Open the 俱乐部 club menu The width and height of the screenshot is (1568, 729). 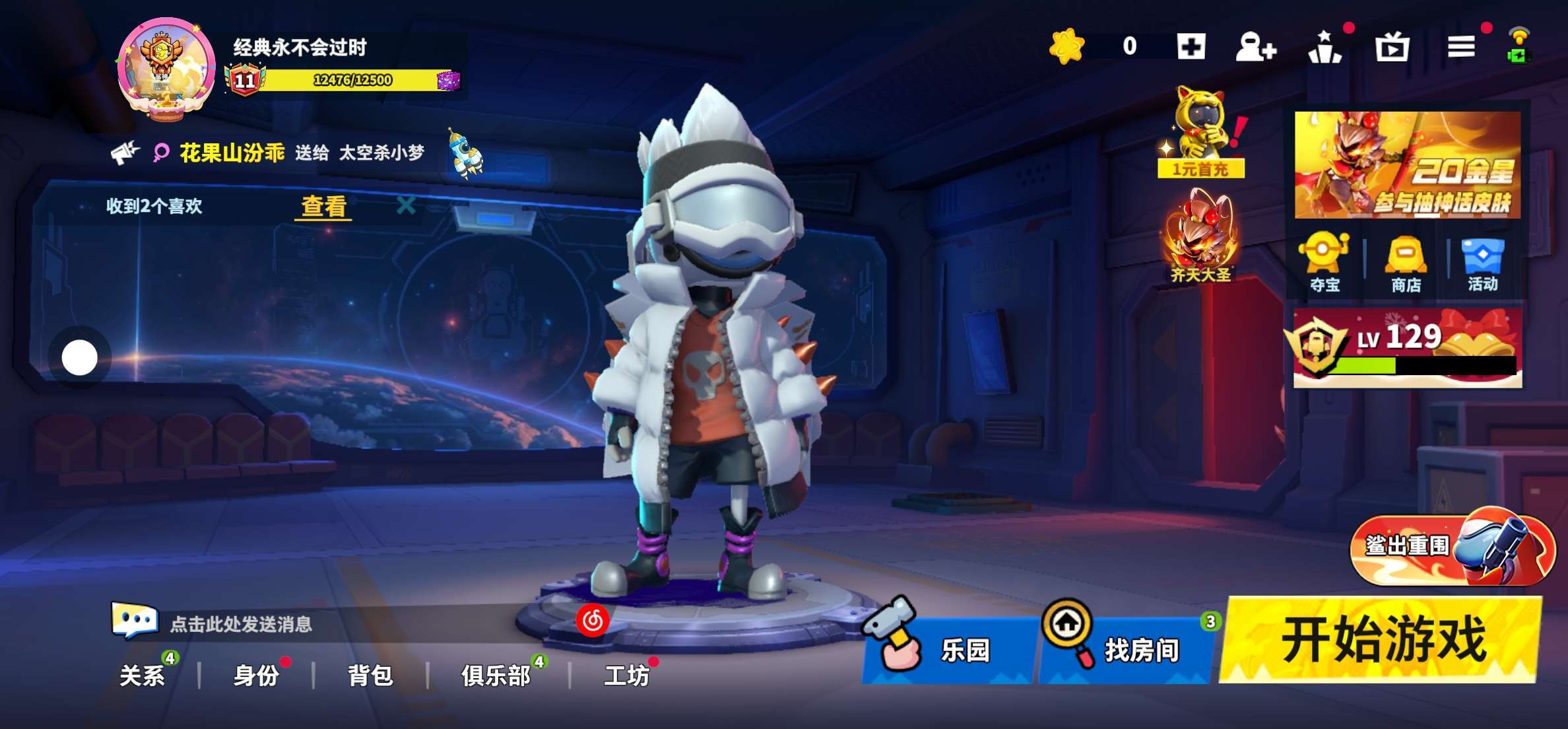coord(496,675)
